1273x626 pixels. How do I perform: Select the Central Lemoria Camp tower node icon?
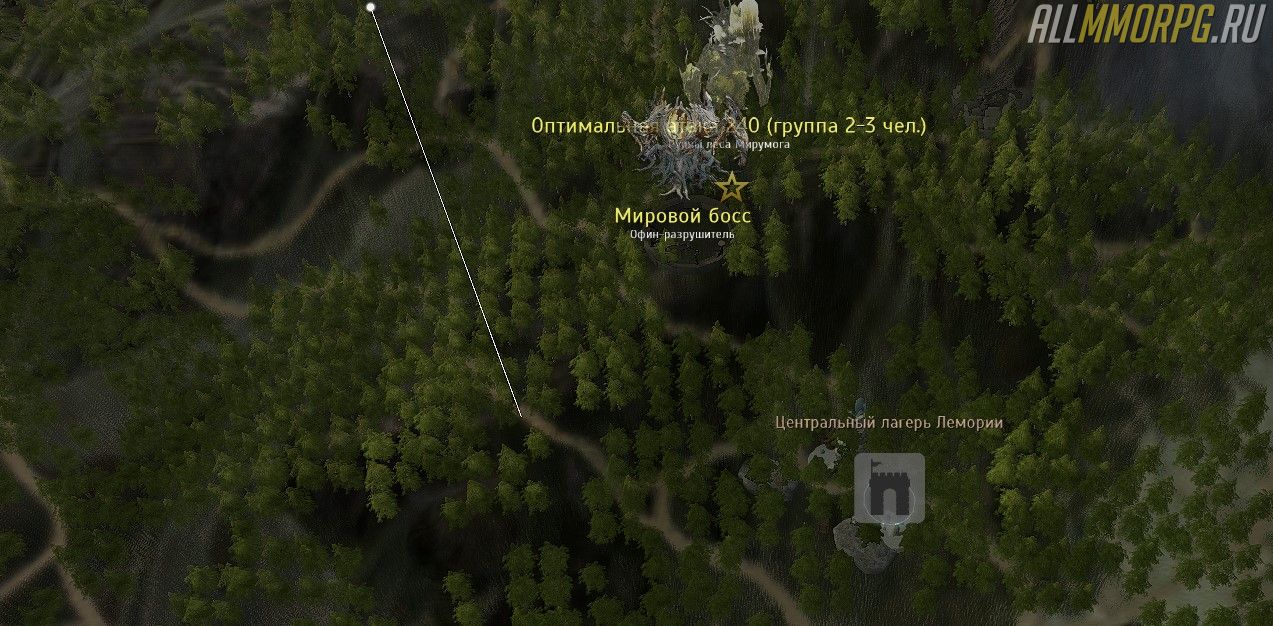click(888, 488)
